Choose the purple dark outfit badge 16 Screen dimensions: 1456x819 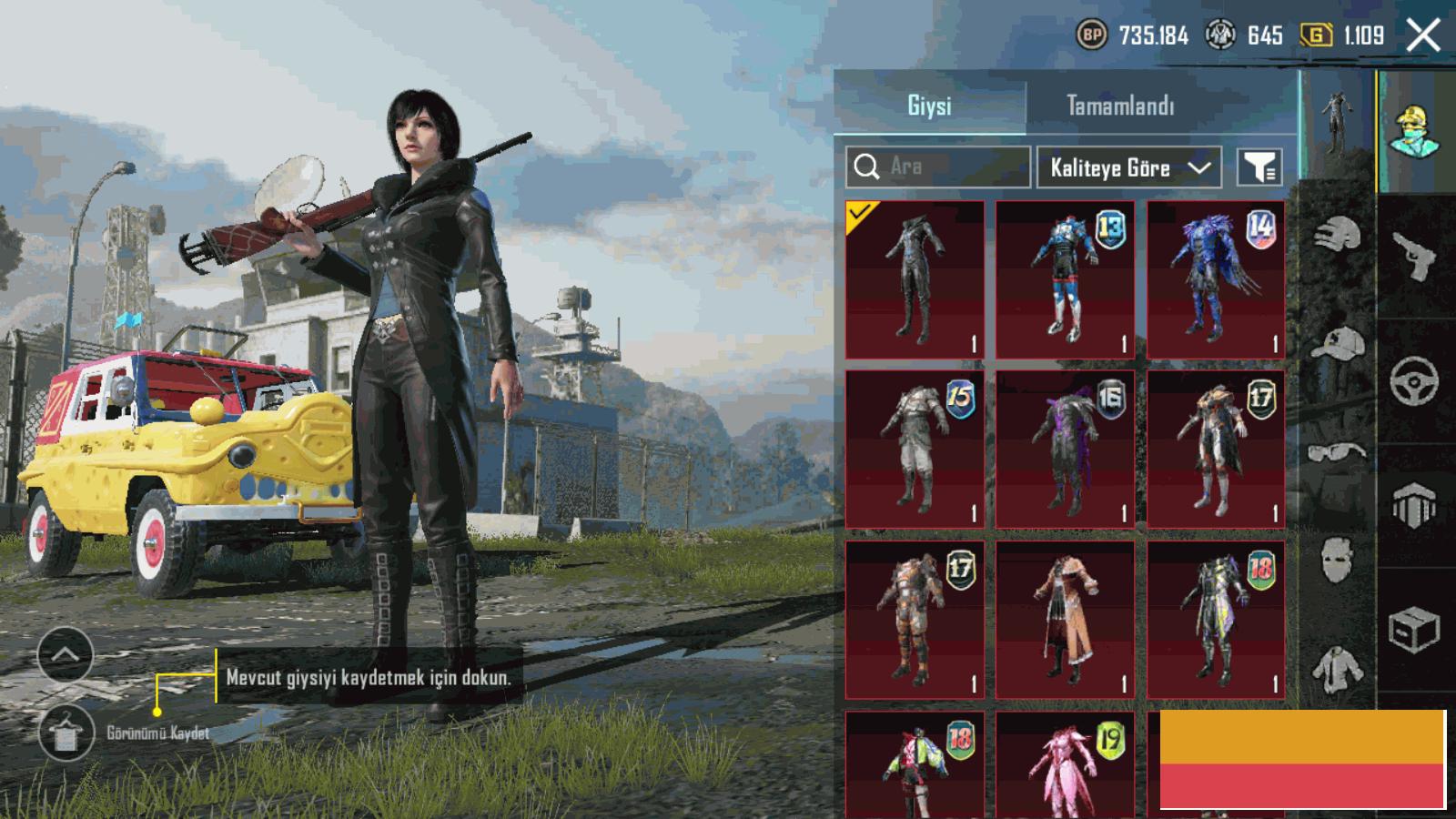coord(1065,450)
